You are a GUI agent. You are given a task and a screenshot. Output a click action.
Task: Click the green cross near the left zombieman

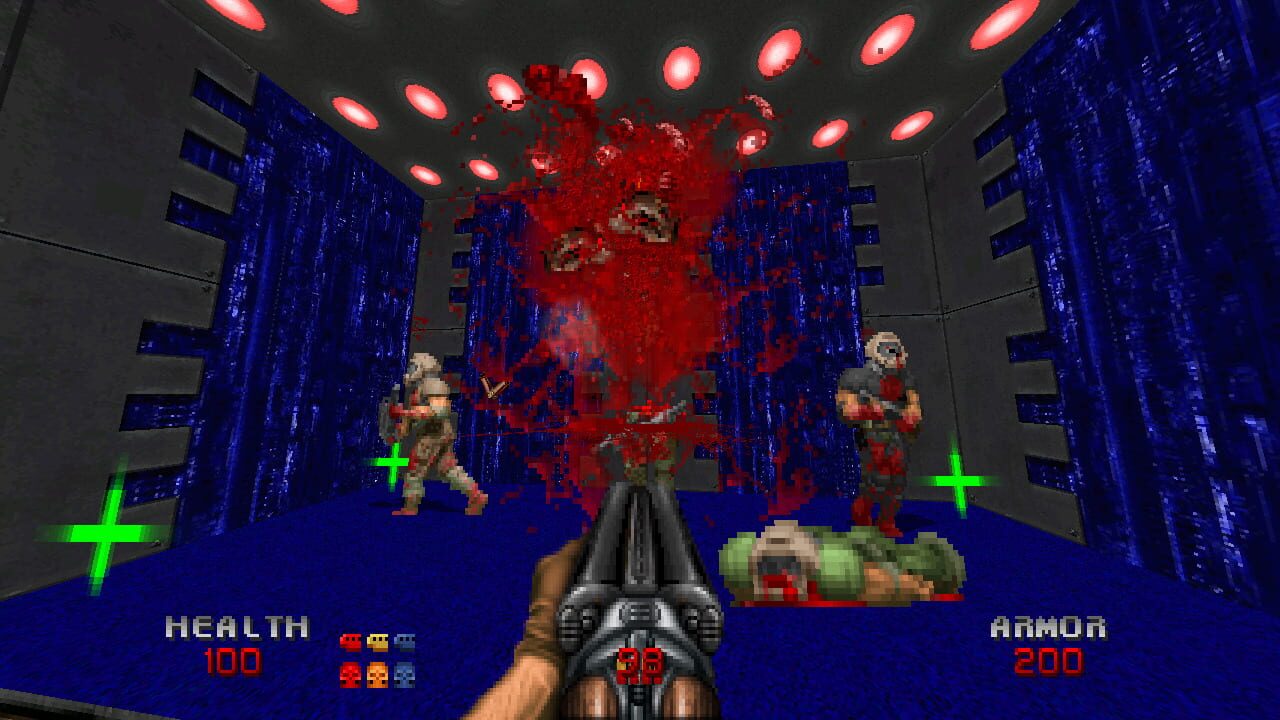click(x=394, y=463)
